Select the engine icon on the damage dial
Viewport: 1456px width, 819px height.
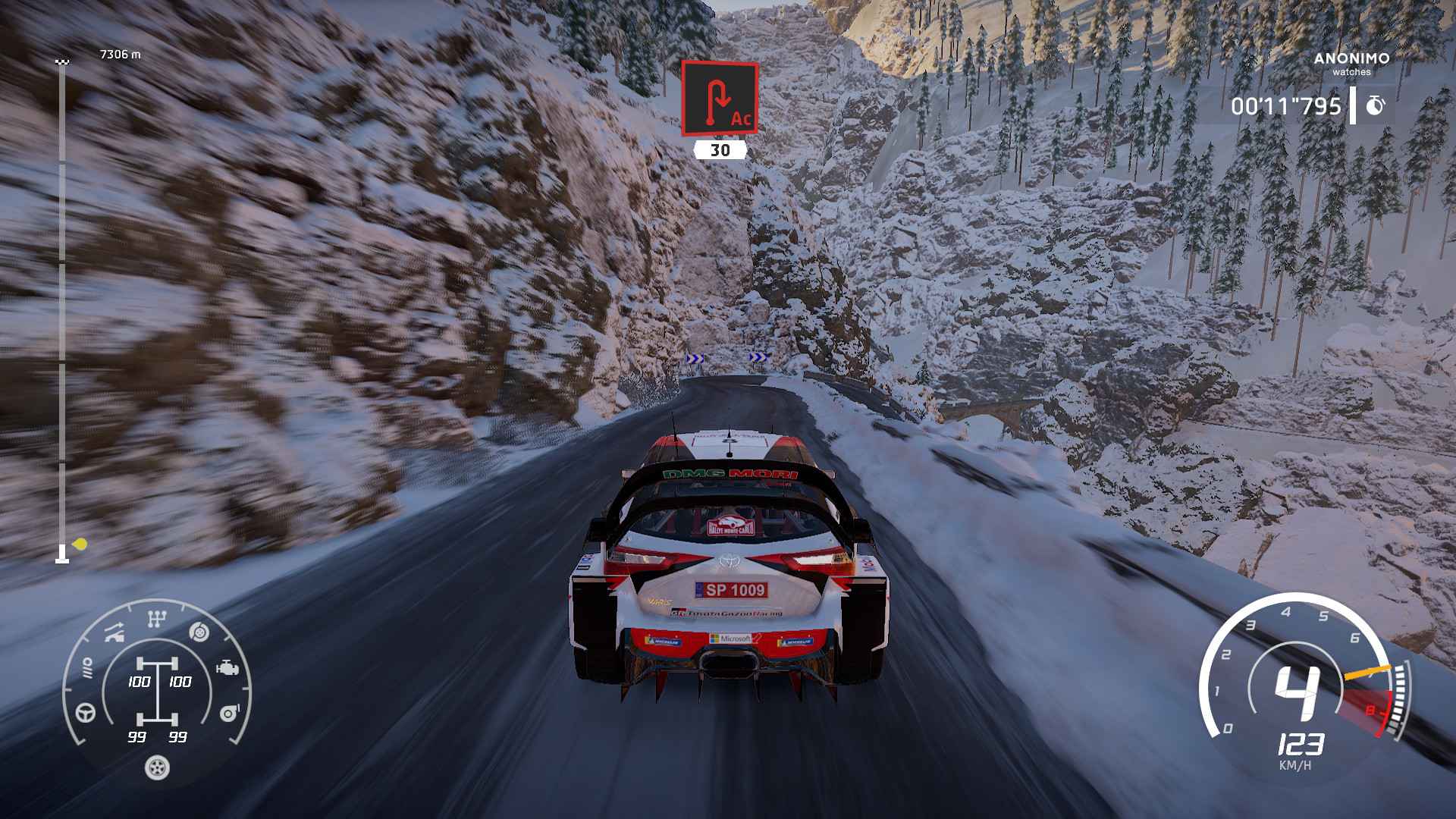pos(227,668)
